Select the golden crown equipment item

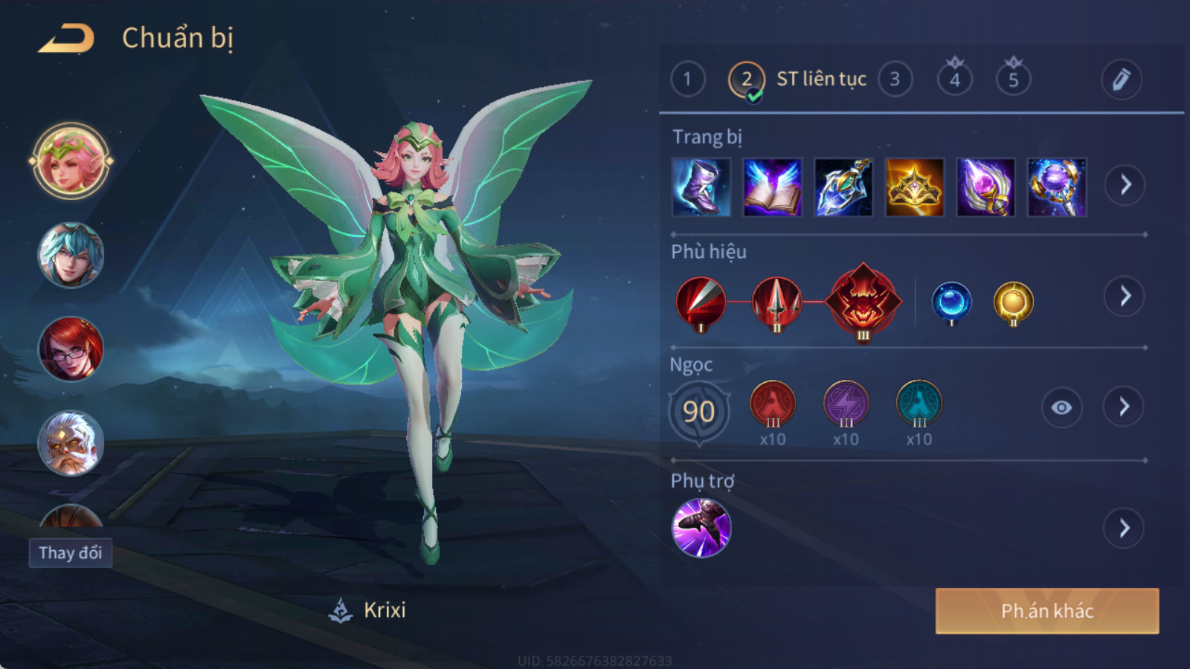pyautogui.click(x=914, y=187)
